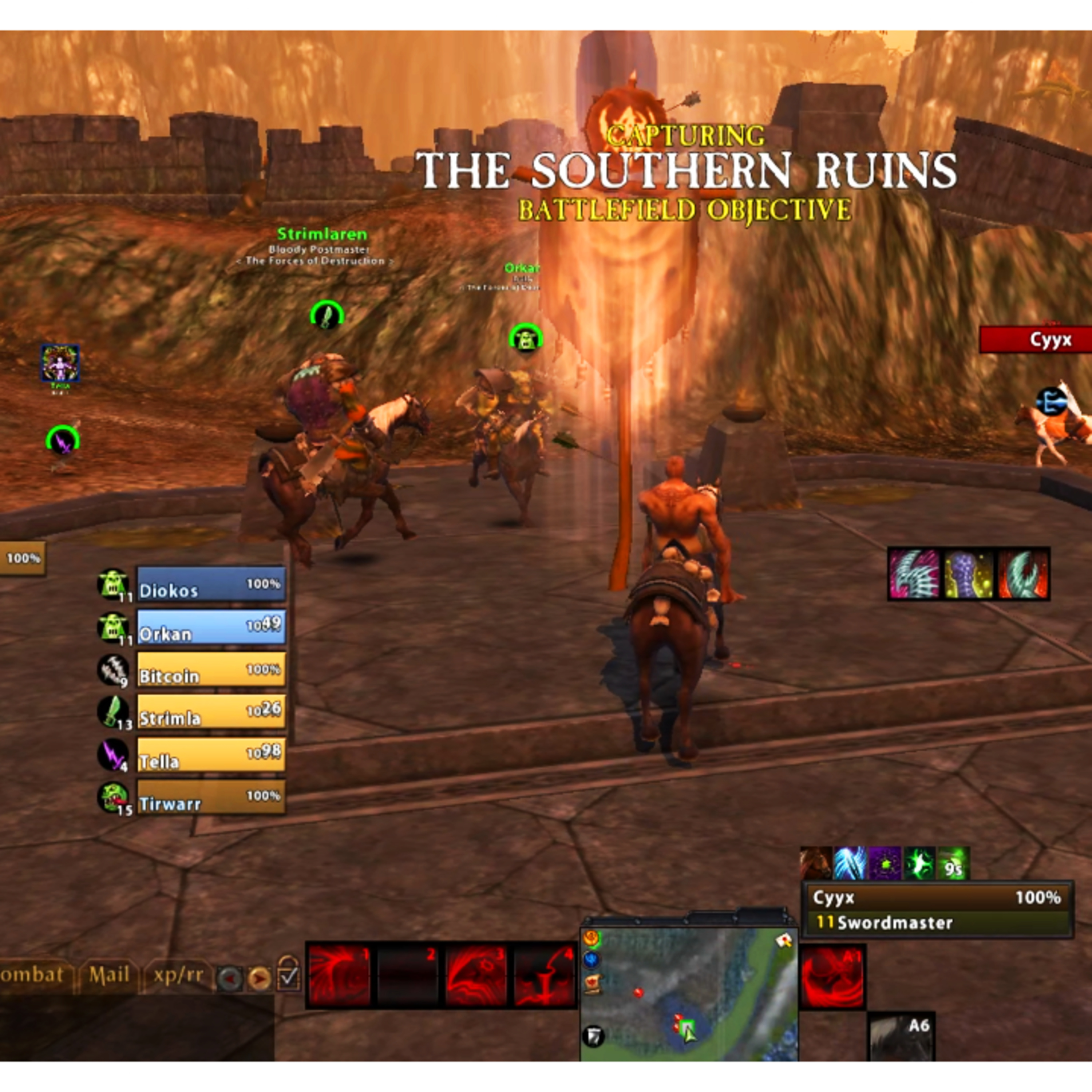Switch to the Mail chat tab
This screenshot has height=1092, width=1092.
click(109, 975)
